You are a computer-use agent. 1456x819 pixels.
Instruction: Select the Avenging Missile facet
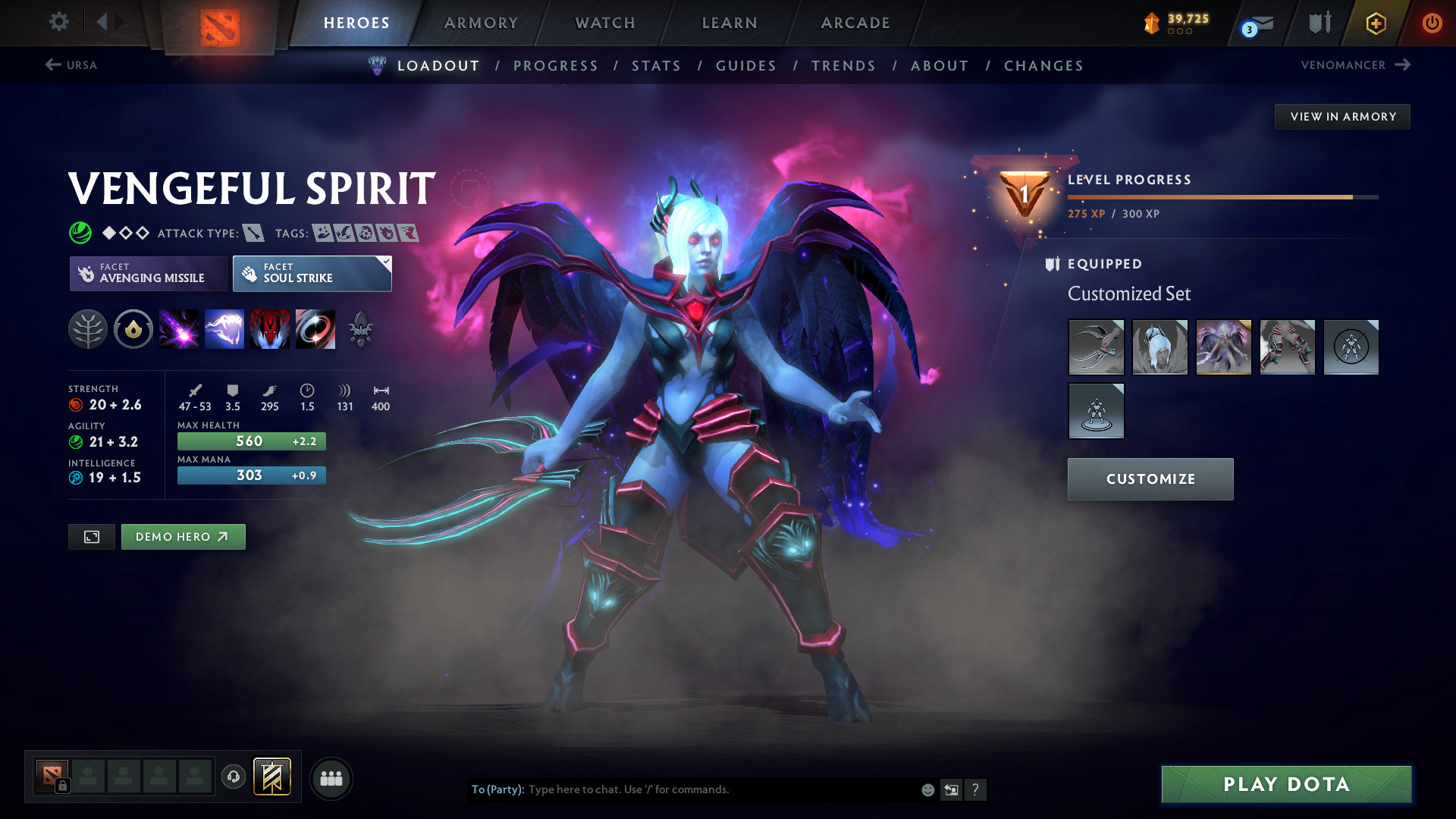click(148, 273)
